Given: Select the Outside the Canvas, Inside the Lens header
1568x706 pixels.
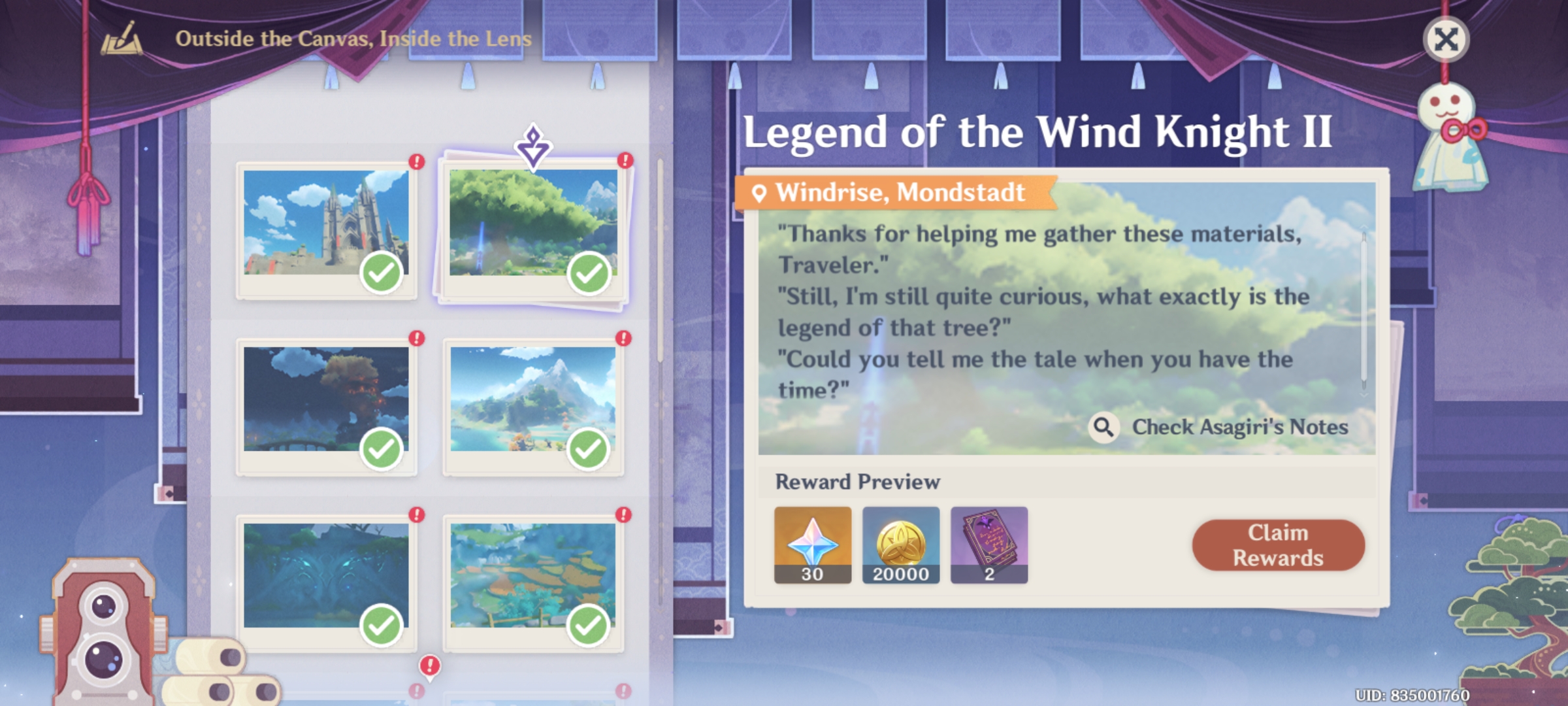Looking at the screenshot, I should pos(353,38).
